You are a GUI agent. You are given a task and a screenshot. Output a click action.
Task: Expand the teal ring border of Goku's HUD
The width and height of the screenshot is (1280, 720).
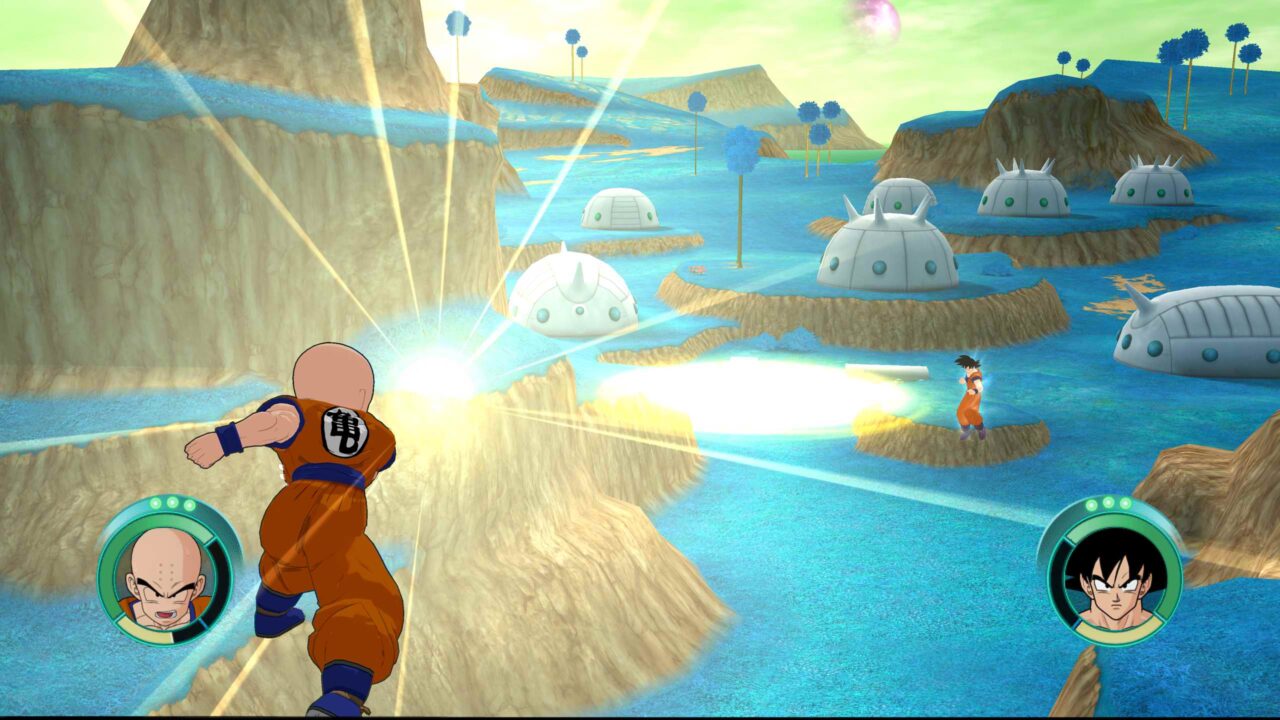(x=1052, y=558)
